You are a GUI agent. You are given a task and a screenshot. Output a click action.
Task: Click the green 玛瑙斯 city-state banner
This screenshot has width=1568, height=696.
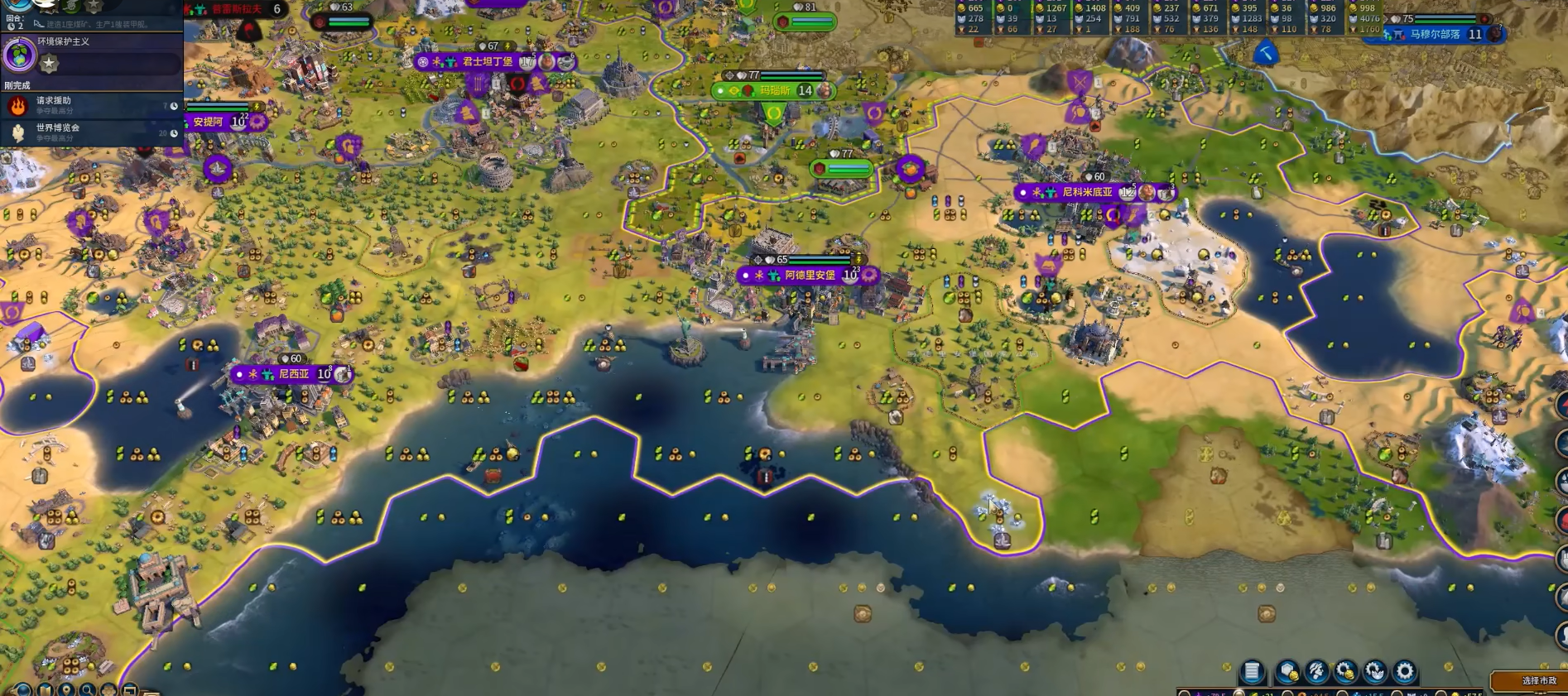775,90
